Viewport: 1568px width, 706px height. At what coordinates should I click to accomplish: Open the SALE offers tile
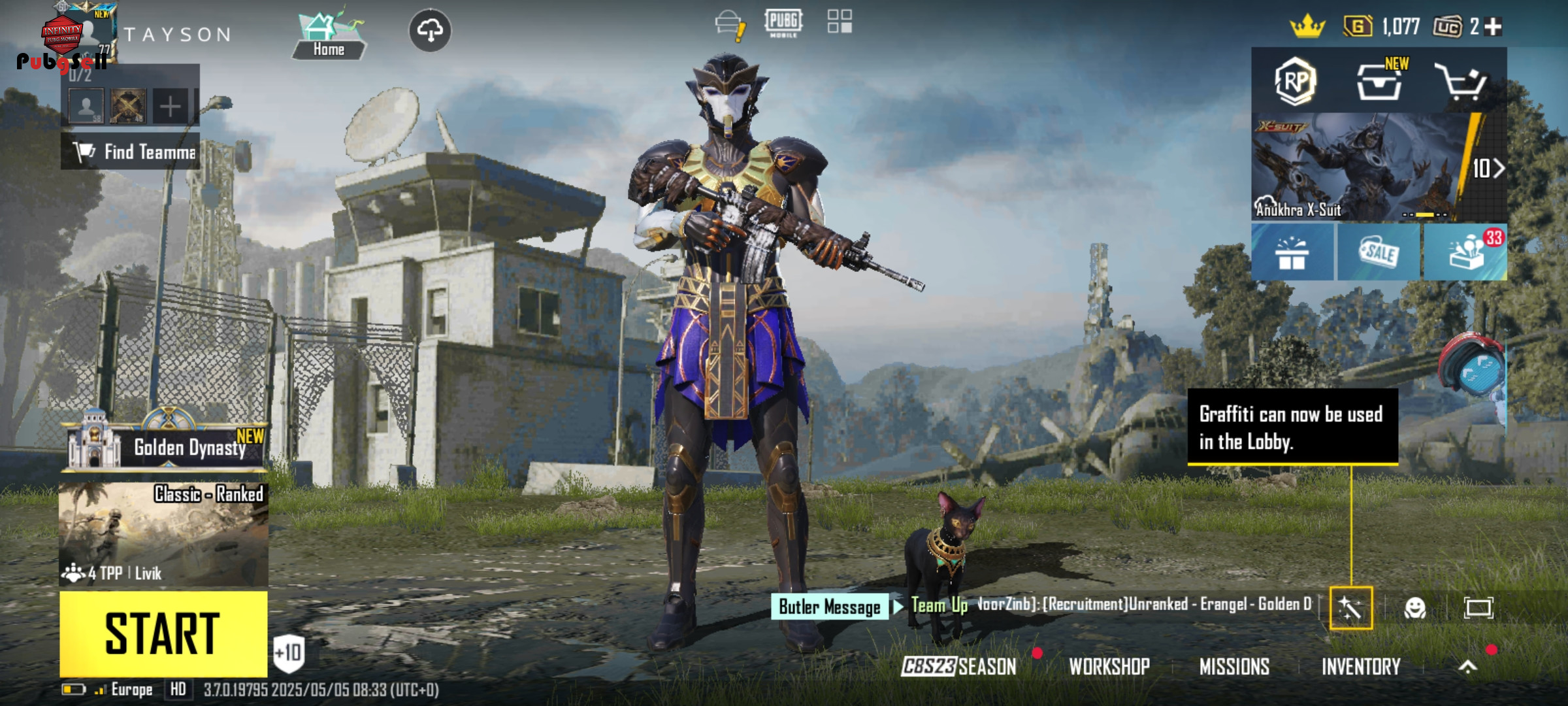click(1379, 252)
